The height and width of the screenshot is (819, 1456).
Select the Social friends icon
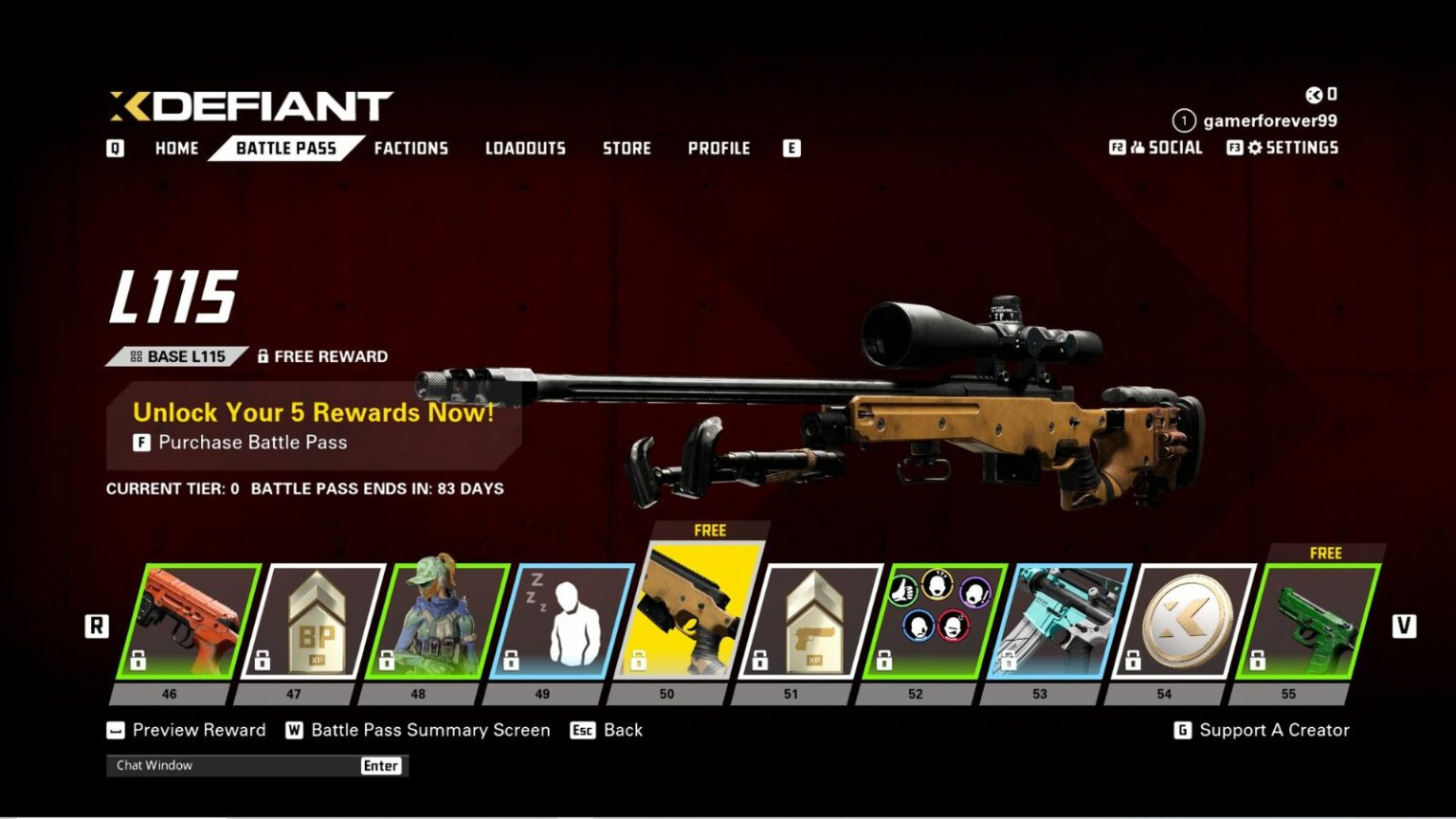(1139, 147)
